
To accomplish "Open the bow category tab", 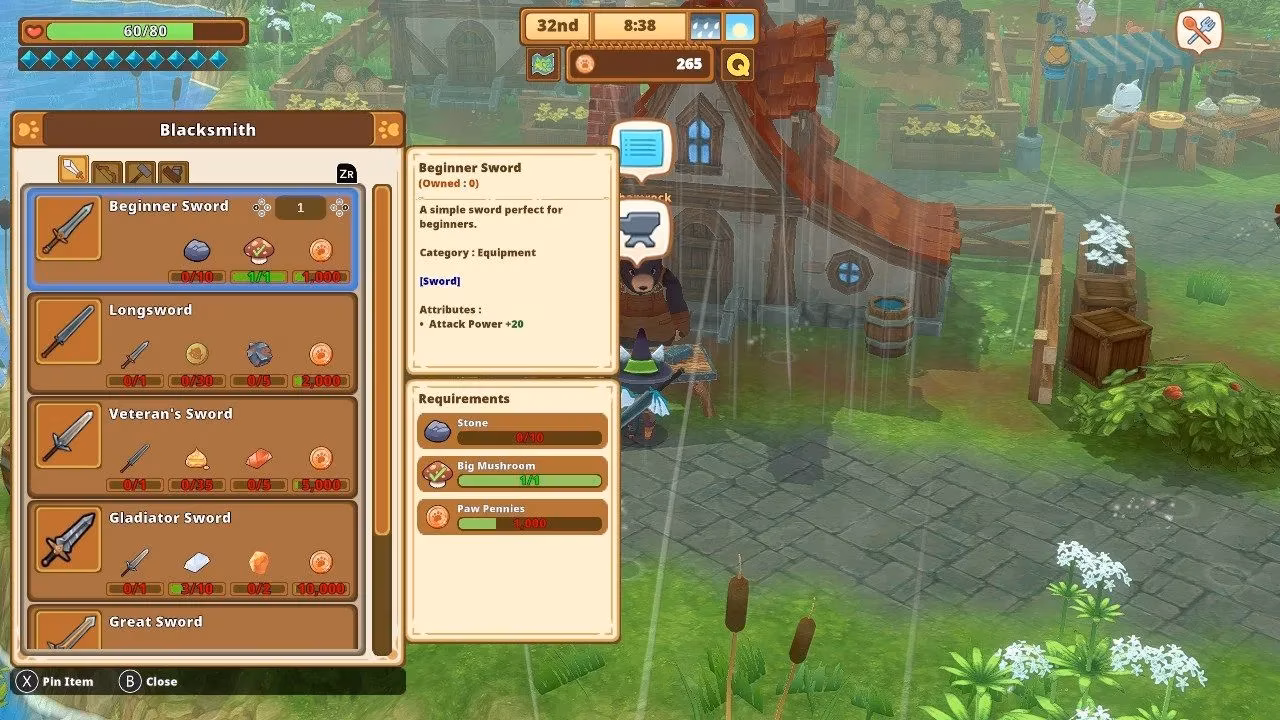I will (107, 173).
